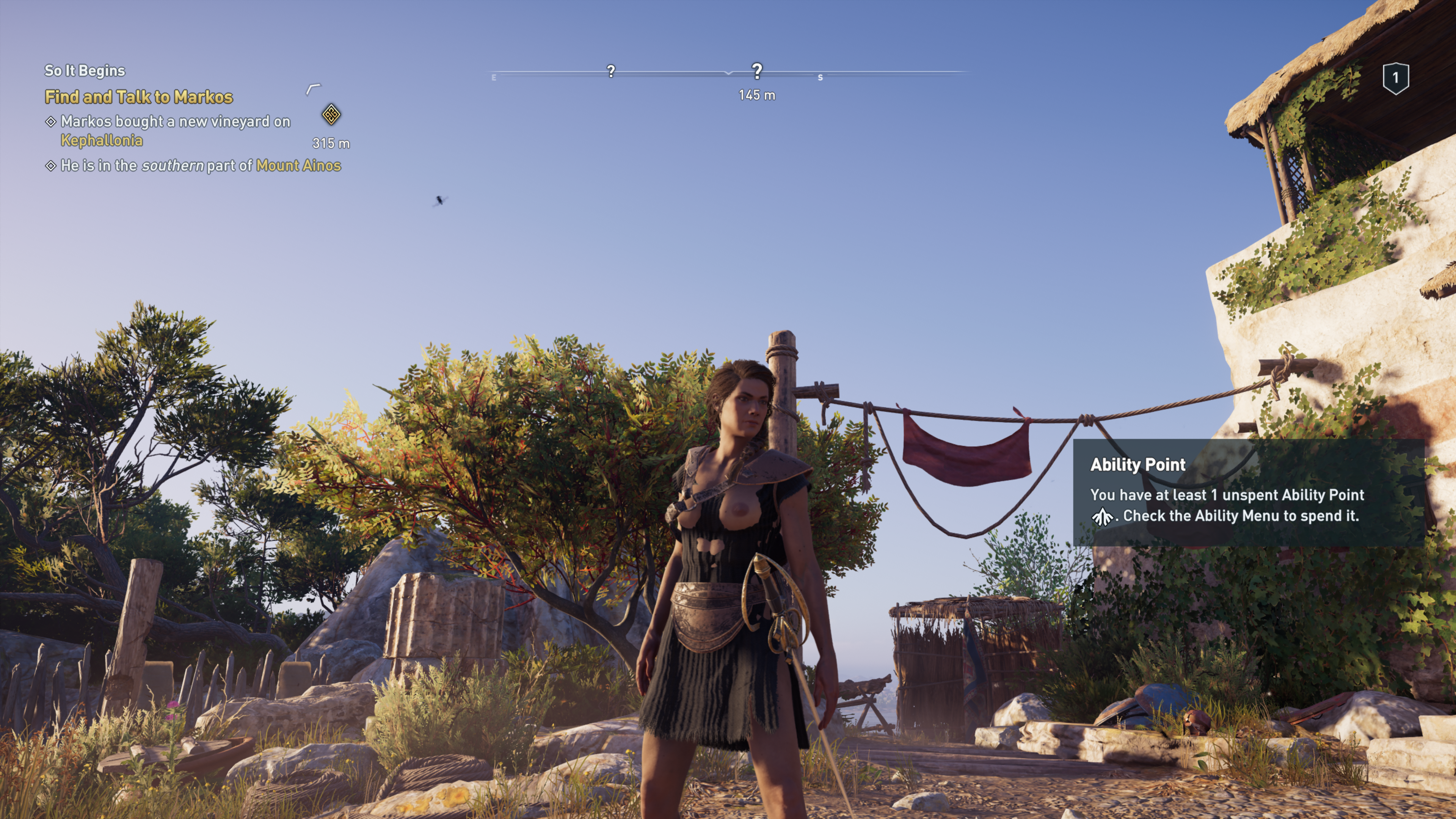Click the golden quest marker diamond icon
This screenshot has height=819, width=1456.
click(331, 115)
